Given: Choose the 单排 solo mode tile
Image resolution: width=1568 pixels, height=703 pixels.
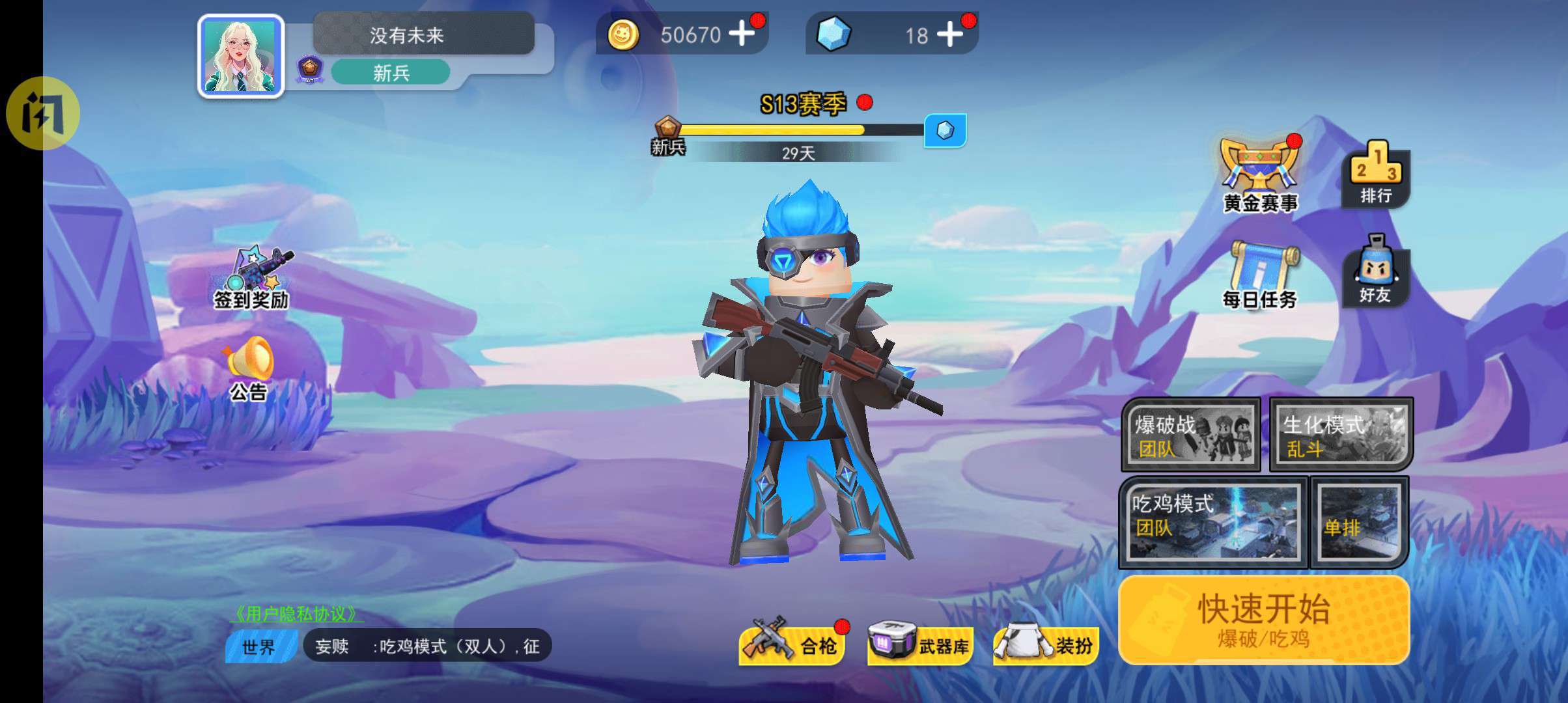Looking at the screenshot, I should tap(1358, 521).
